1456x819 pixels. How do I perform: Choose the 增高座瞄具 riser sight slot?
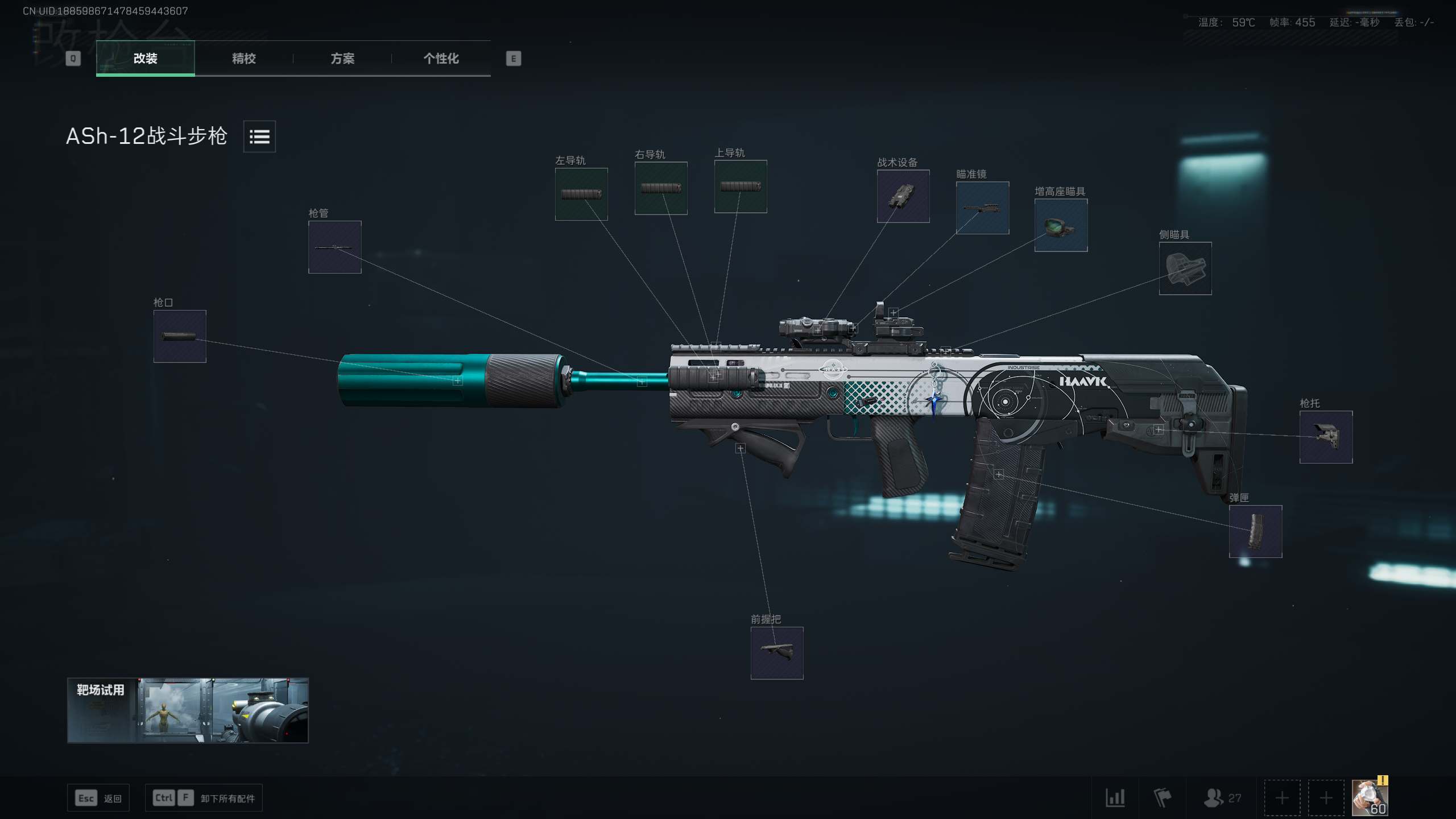tap(1061, 225)
